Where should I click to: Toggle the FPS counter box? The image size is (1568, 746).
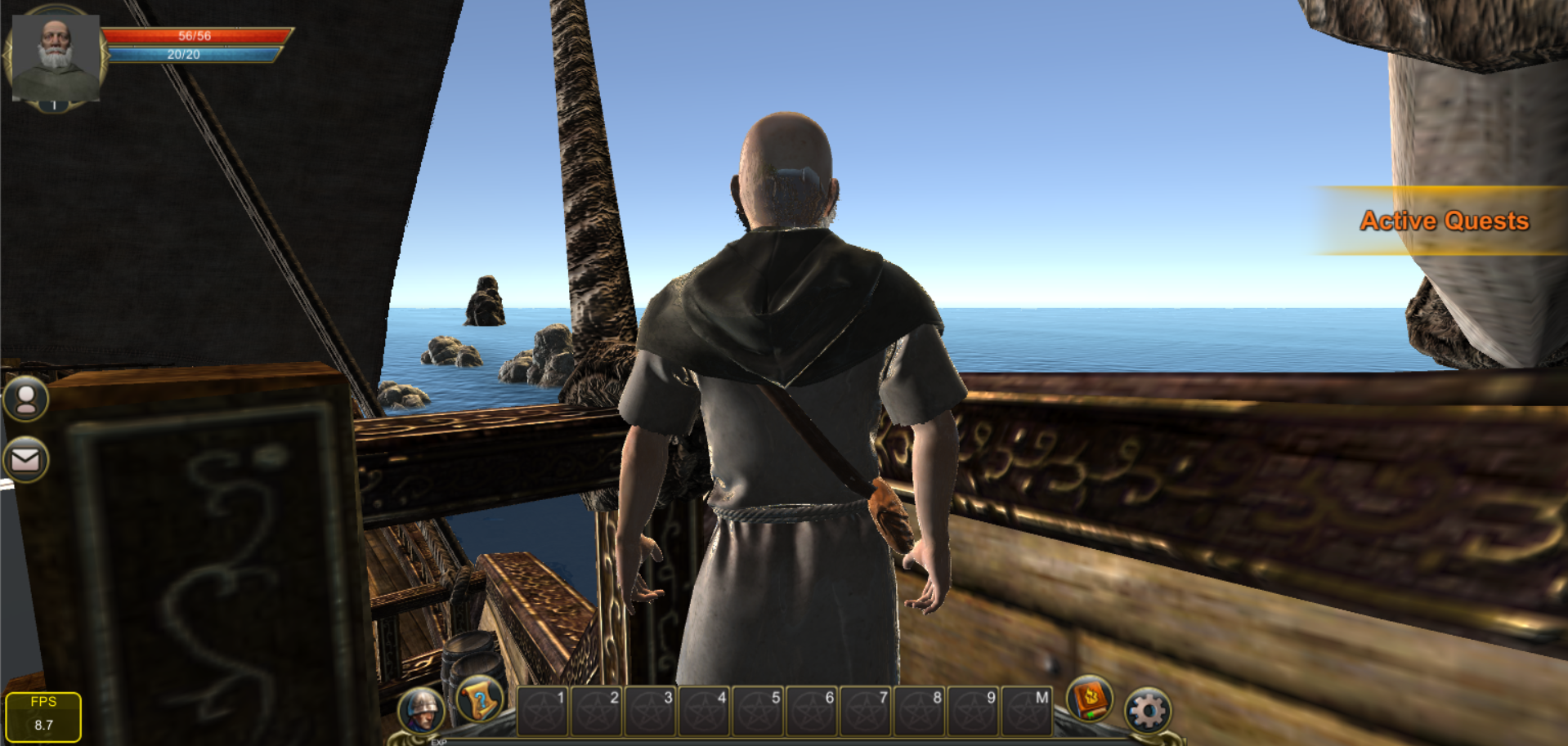coord(43,717)
